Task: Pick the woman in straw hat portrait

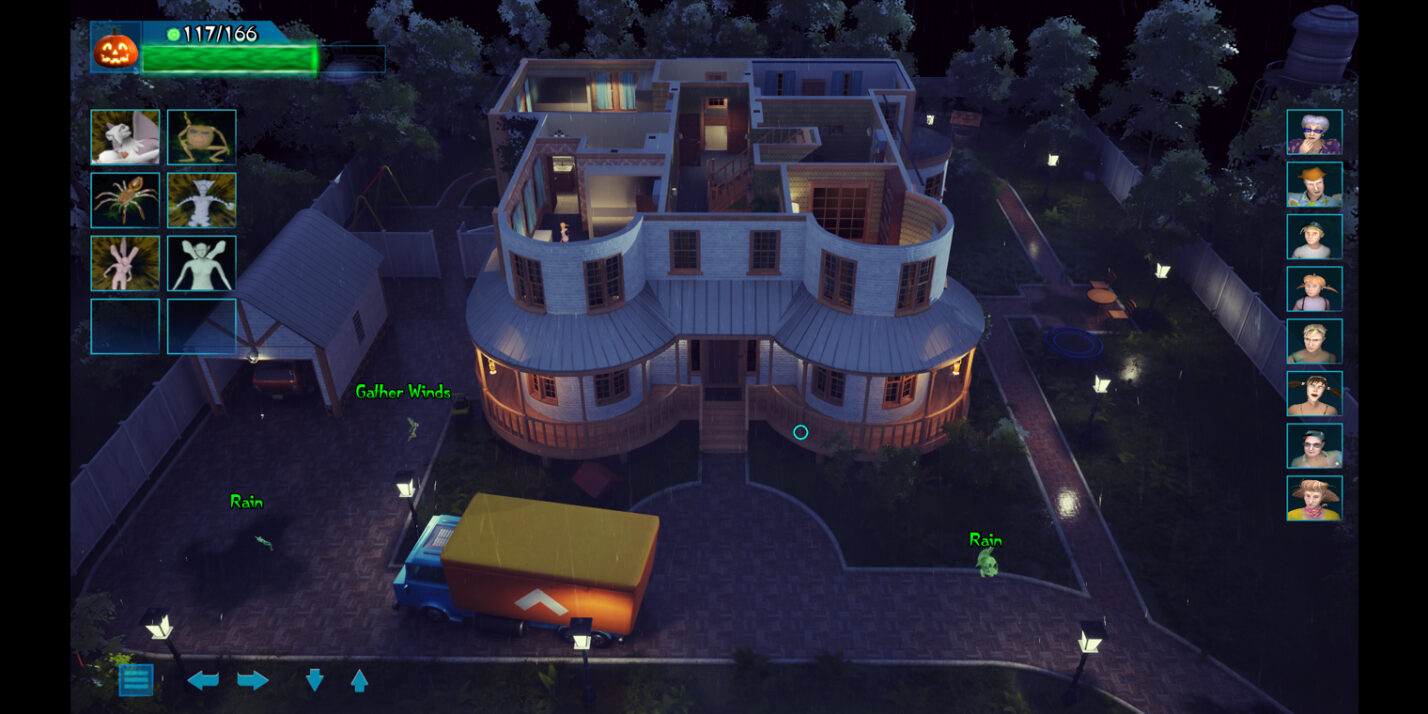Action: (1314, 498)
